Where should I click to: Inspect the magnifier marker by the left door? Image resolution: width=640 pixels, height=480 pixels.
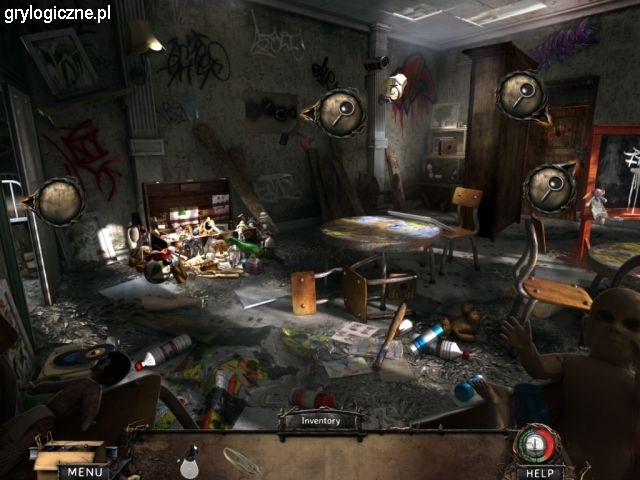coord(60,201)
